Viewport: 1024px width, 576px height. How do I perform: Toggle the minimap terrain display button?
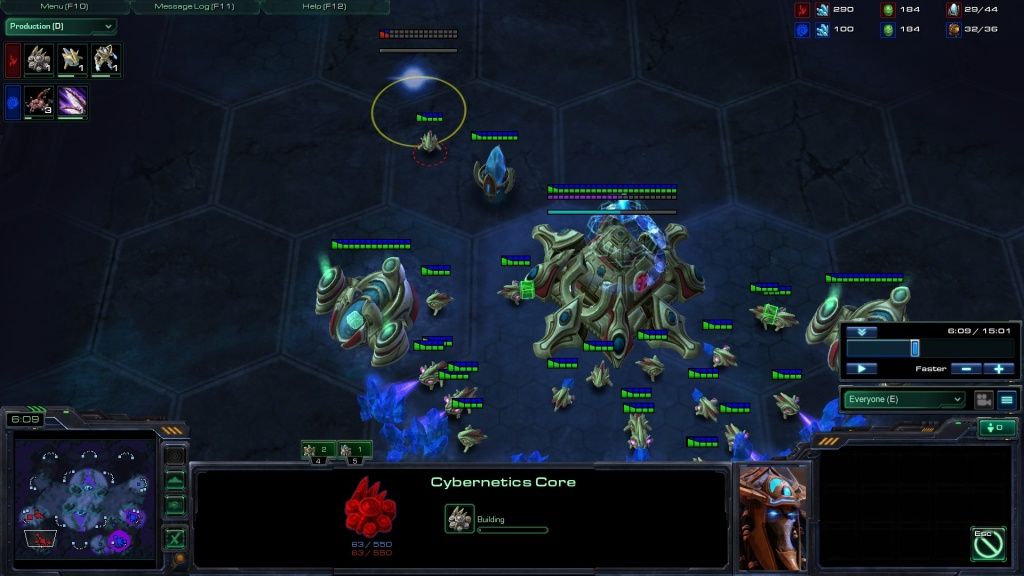(x=175, y=481)
